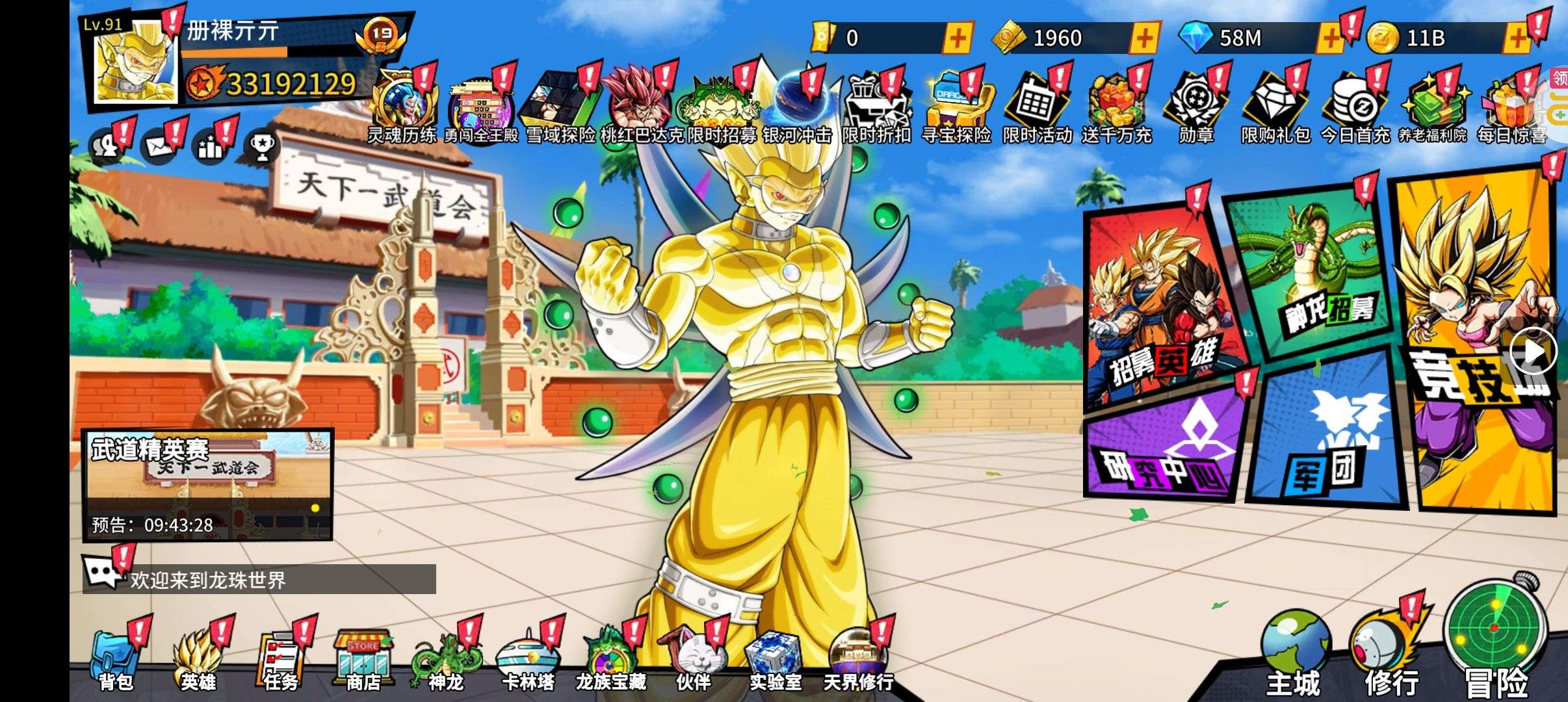Enter the 实验室 lab
The height and width of the screenshot is (702, 1568).
coord(775,660)
